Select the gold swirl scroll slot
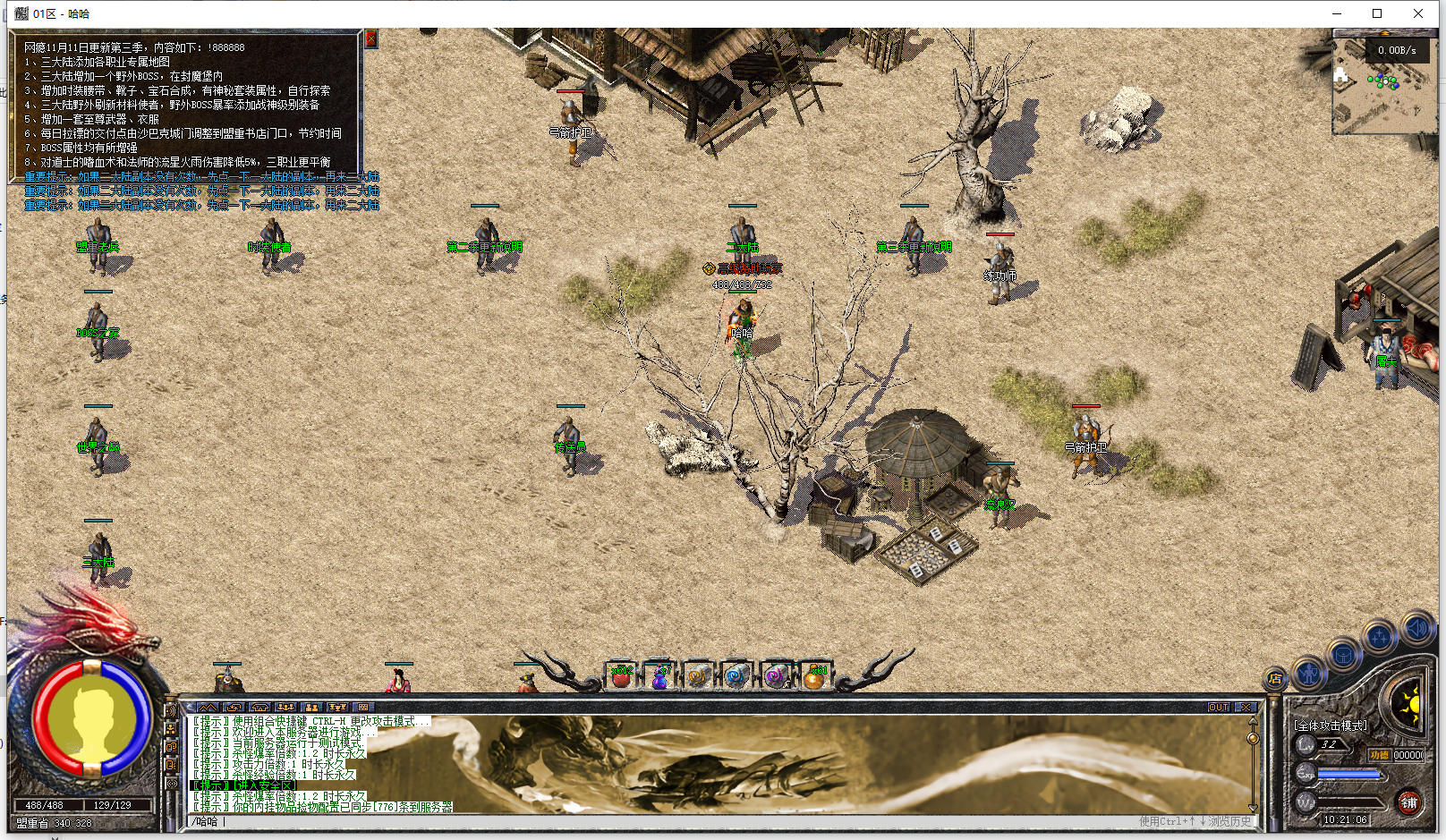1446x840 pixels. pyautogui.click(x=698, y=677)
